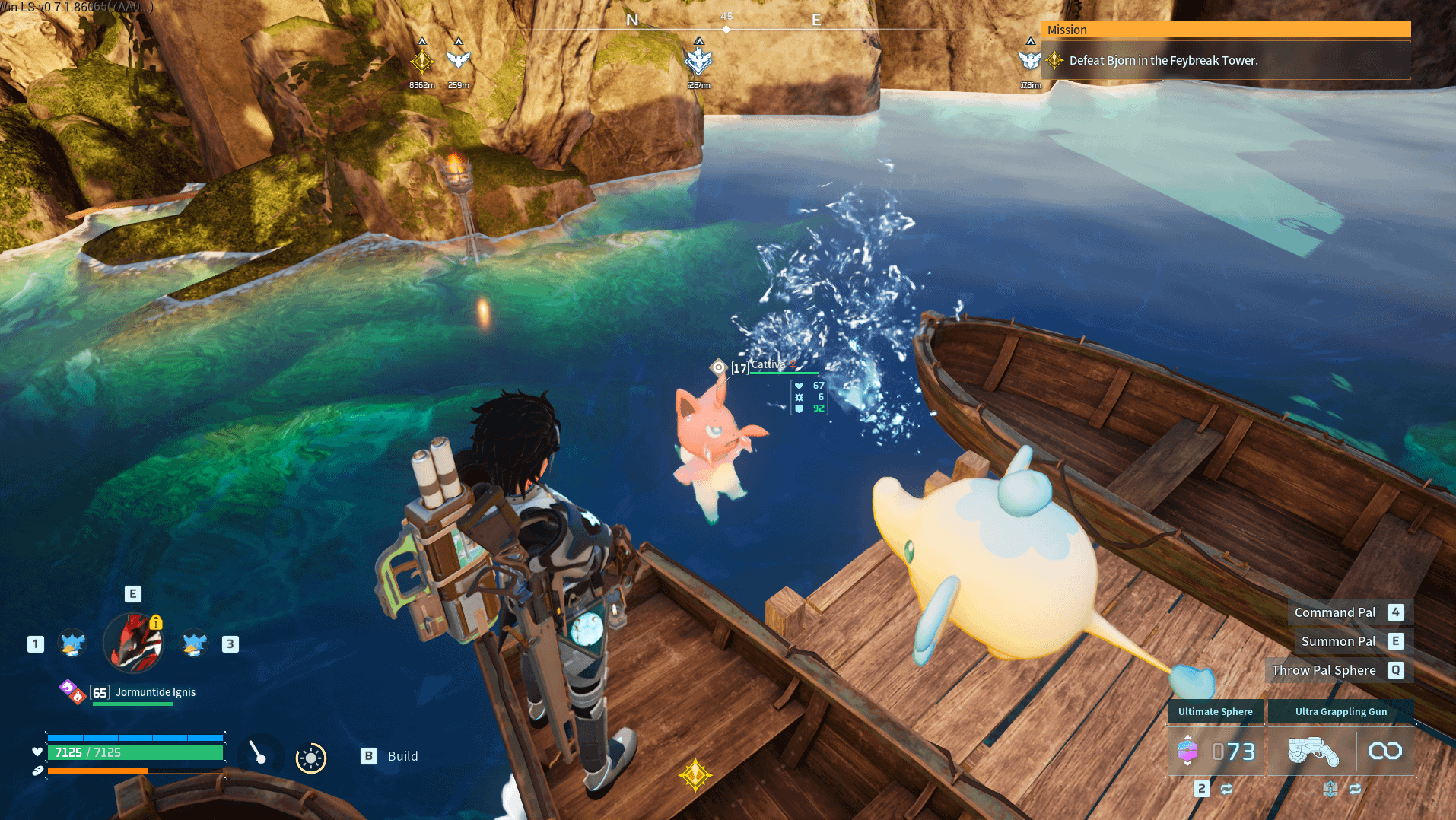This screenshot has width=1456, height=820.
Task: Click the 8362m gold compass marker
Action: point(422,62)
